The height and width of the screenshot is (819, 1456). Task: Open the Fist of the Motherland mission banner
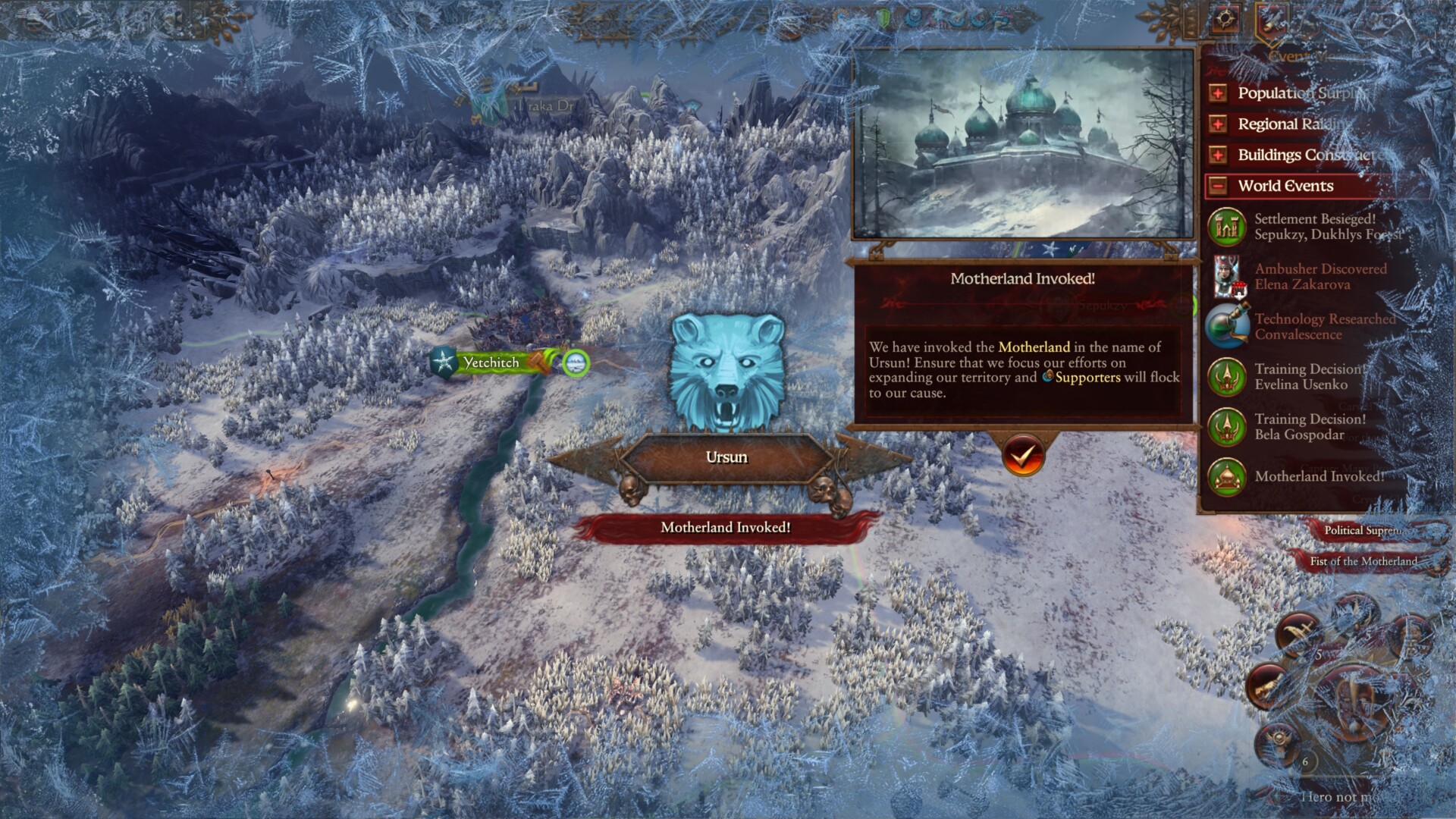(x=1363, y=561)
